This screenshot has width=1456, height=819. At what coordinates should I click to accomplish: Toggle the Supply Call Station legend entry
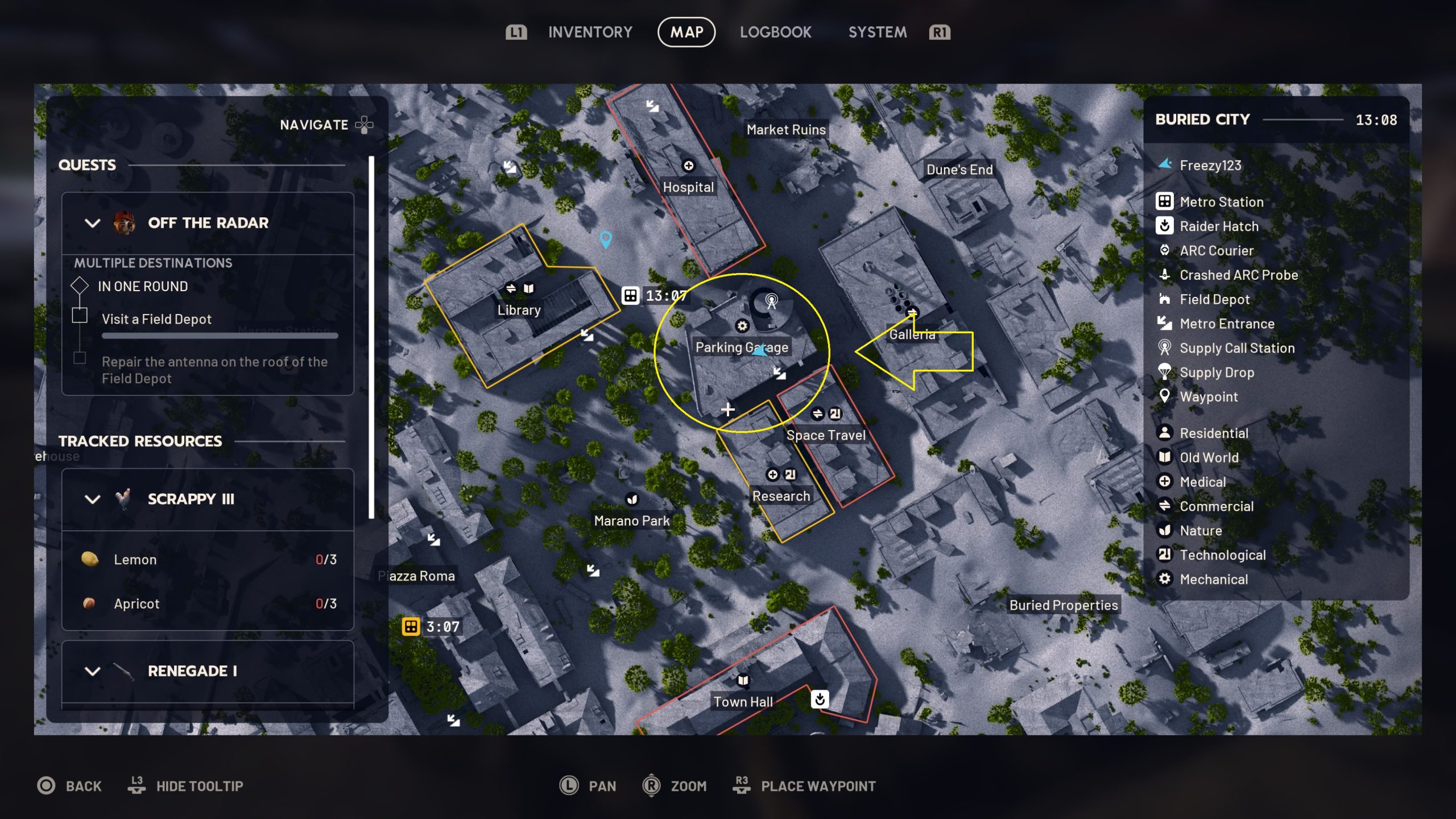(1236, 348)
